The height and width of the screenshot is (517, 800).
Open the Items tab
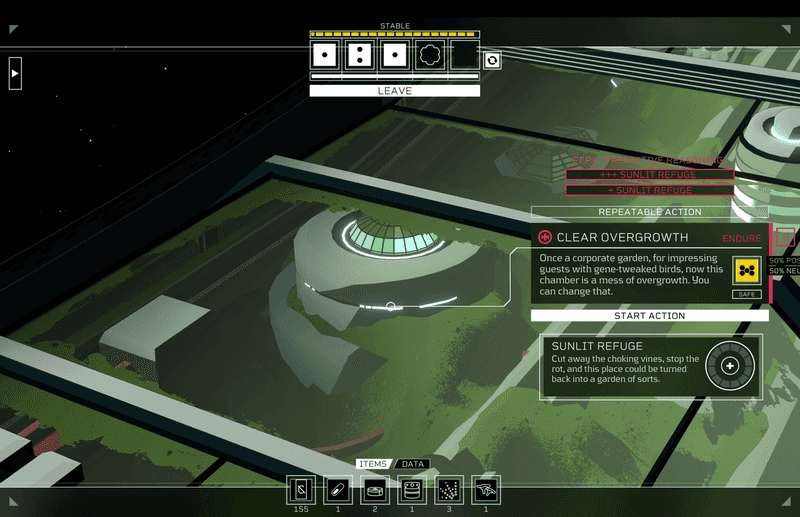[x=373, y=464]
